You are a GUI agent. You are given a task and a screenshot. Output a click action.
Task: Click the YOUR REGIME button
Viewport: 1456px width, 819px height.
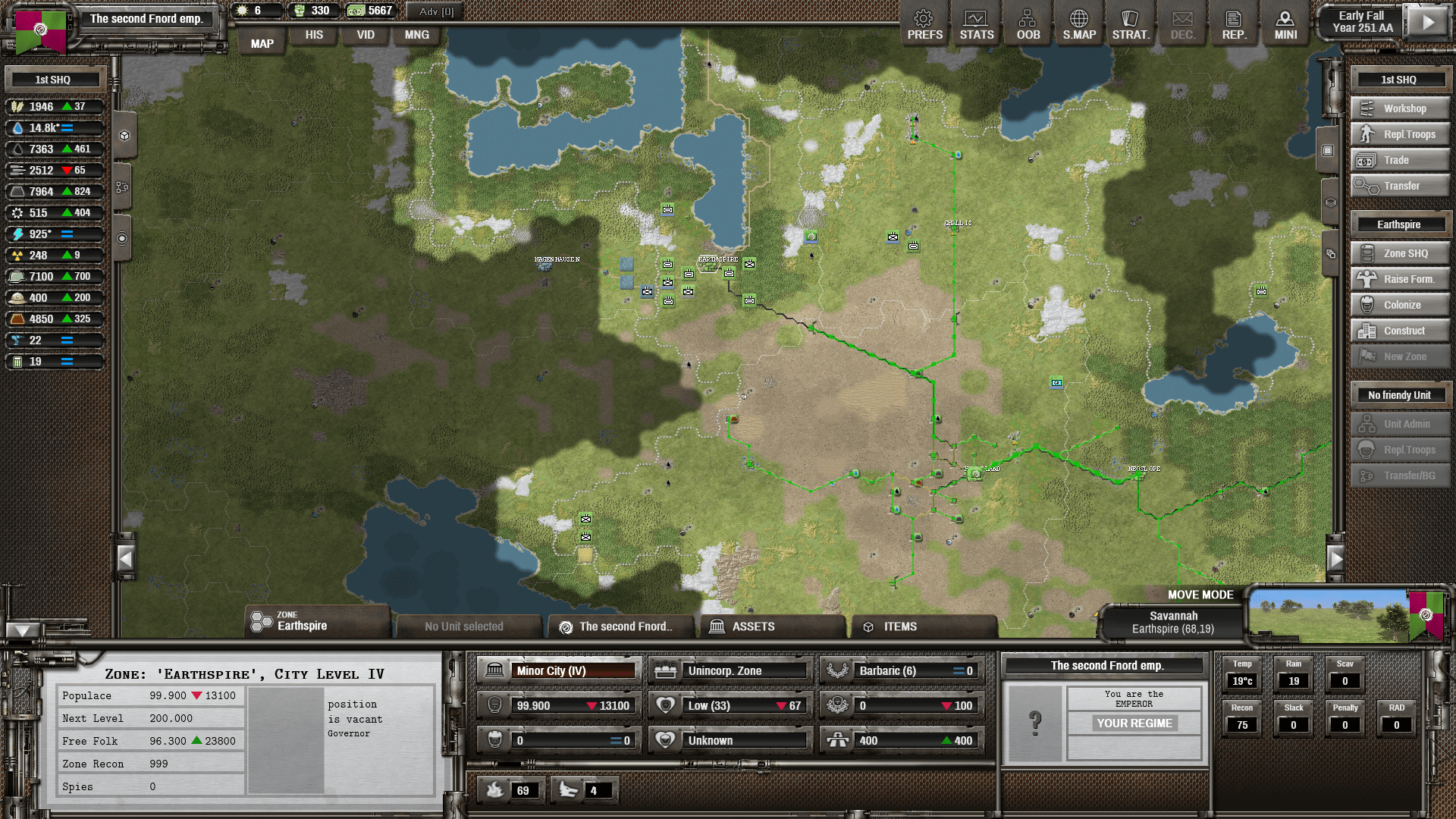pos(1134,723)
